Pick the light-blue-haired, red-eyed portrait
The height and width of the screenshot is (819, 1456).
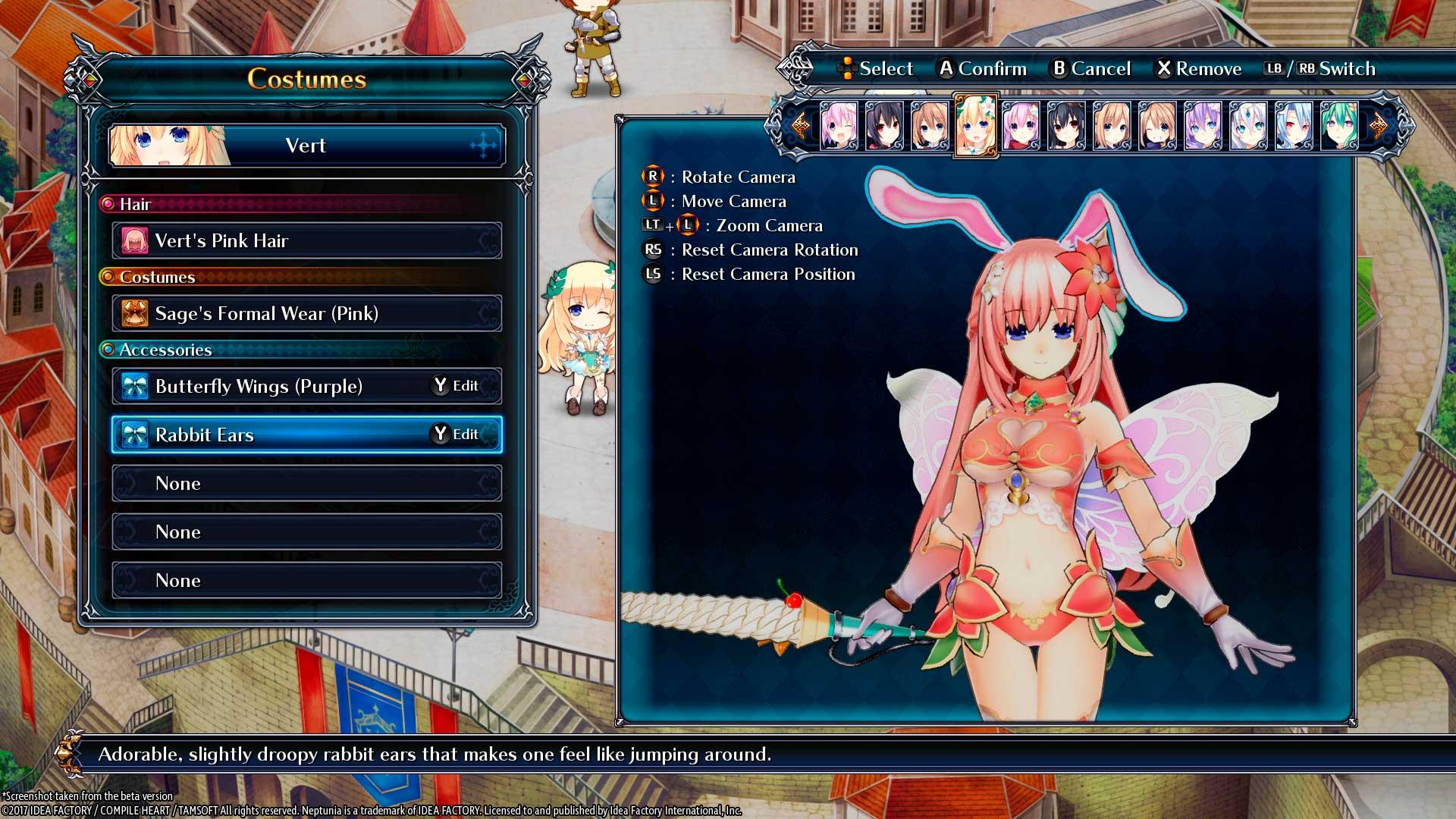[1293, 125]
